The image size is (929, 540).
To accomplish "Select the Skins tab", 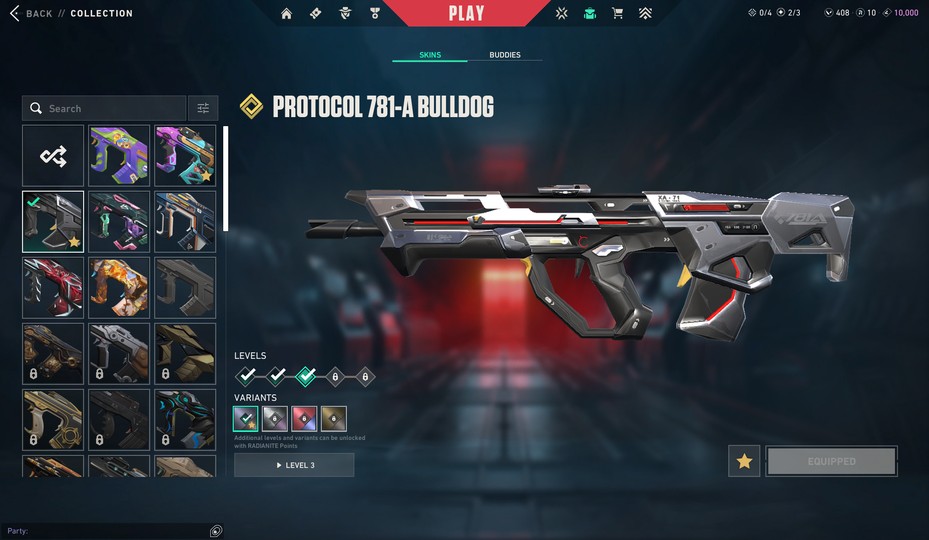I will coord(430,55).
